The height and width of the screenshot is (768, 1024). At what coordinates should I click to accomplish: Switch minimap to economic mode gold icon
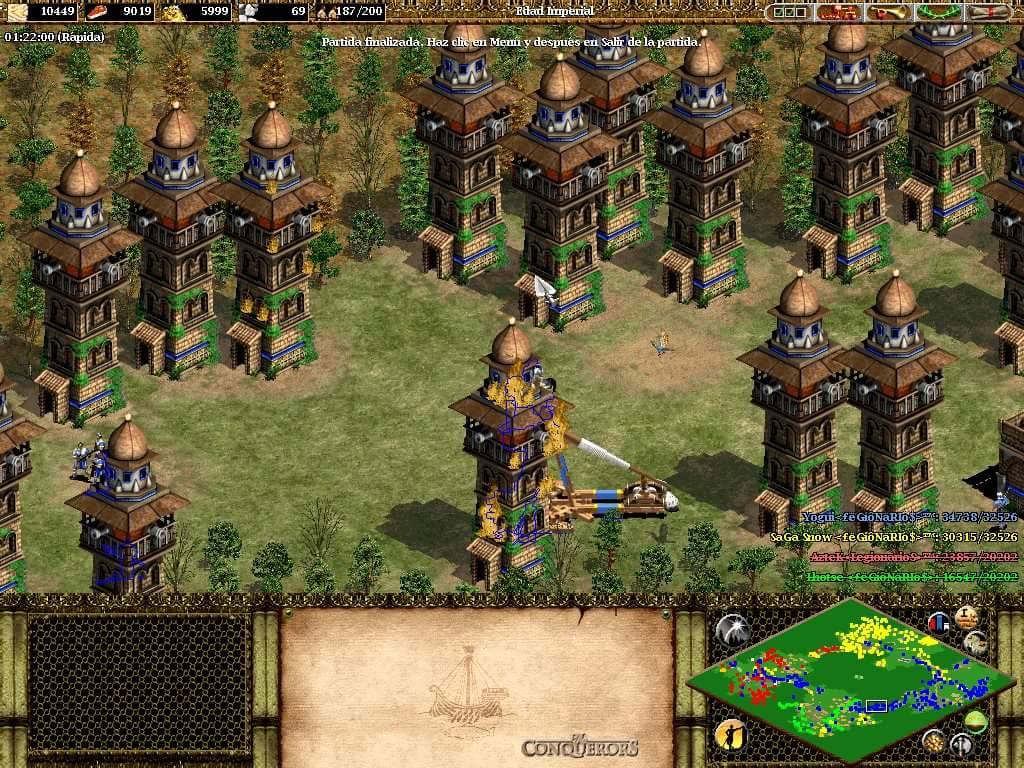(934, 741)
